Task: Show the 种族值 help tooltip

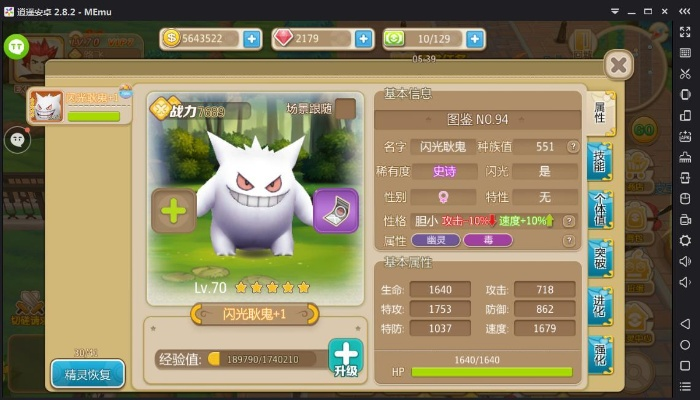Action: pos(572,146)
